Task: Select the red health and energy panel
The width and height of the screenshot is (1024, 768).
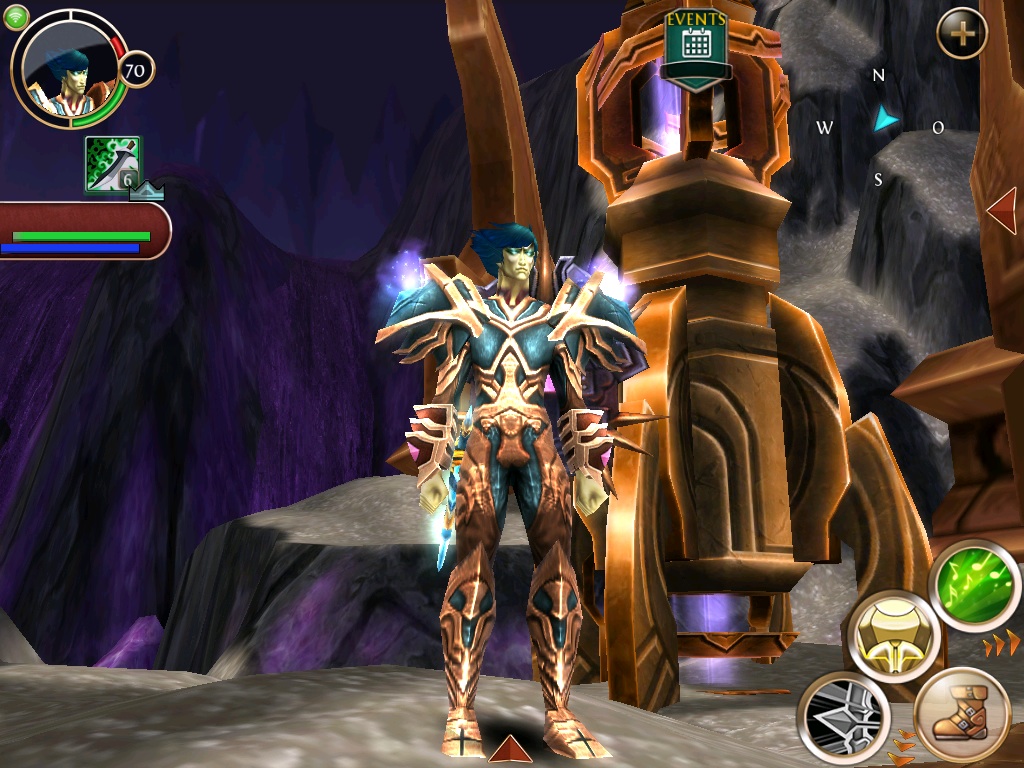Action: pyautogui.click(x=84, y=231)
